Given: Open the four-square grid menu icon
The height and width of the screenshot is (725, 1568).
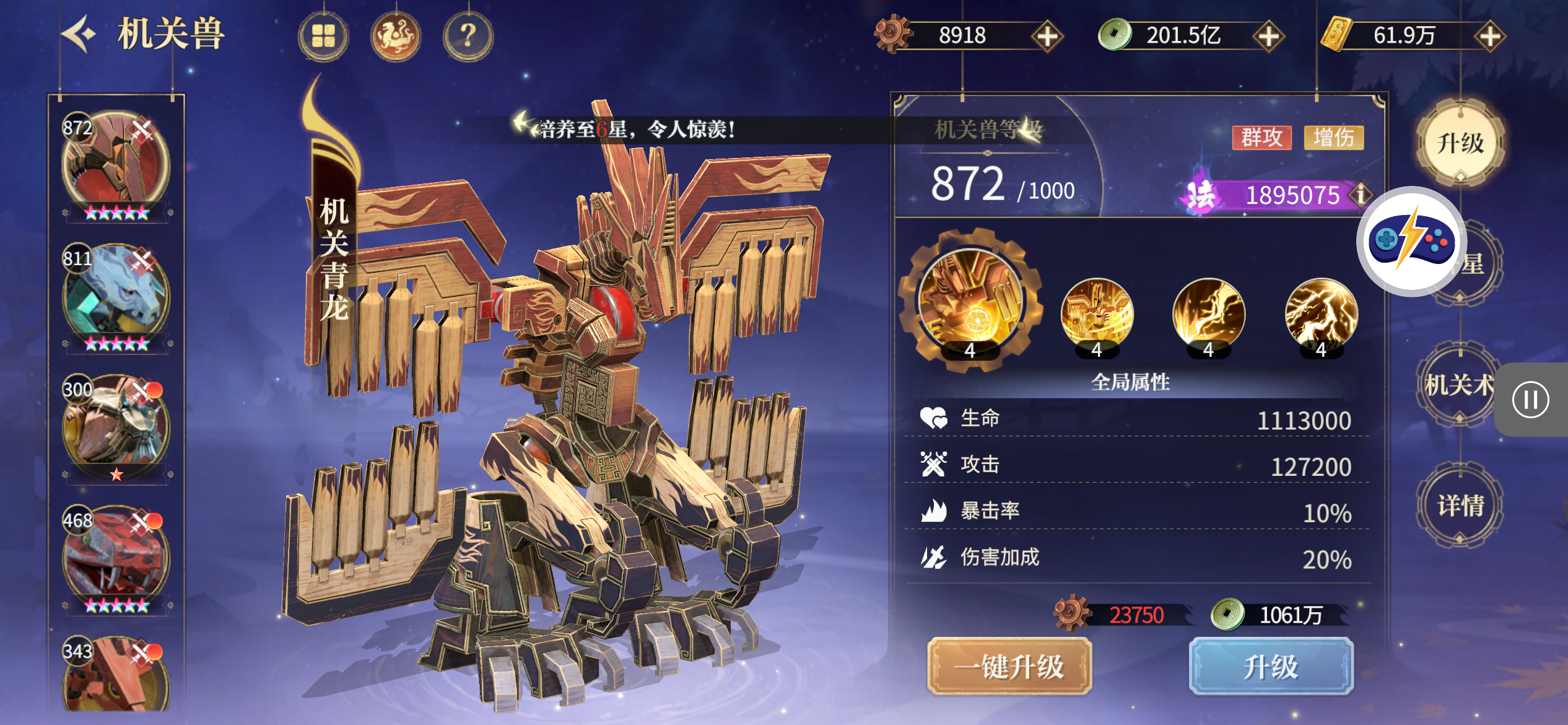Looking at the screenshot, I should click(323, 36).
